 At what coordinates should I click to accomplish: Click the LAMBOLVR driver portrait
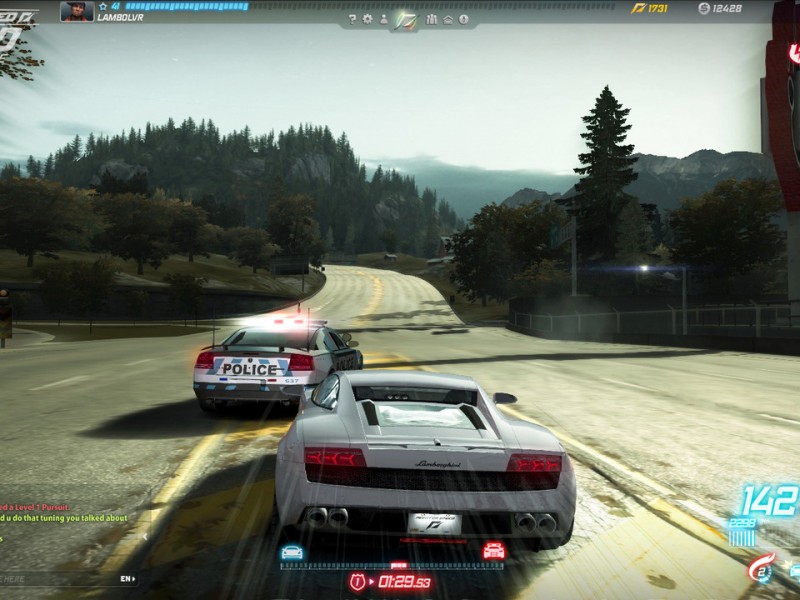[x=77, y=11]
